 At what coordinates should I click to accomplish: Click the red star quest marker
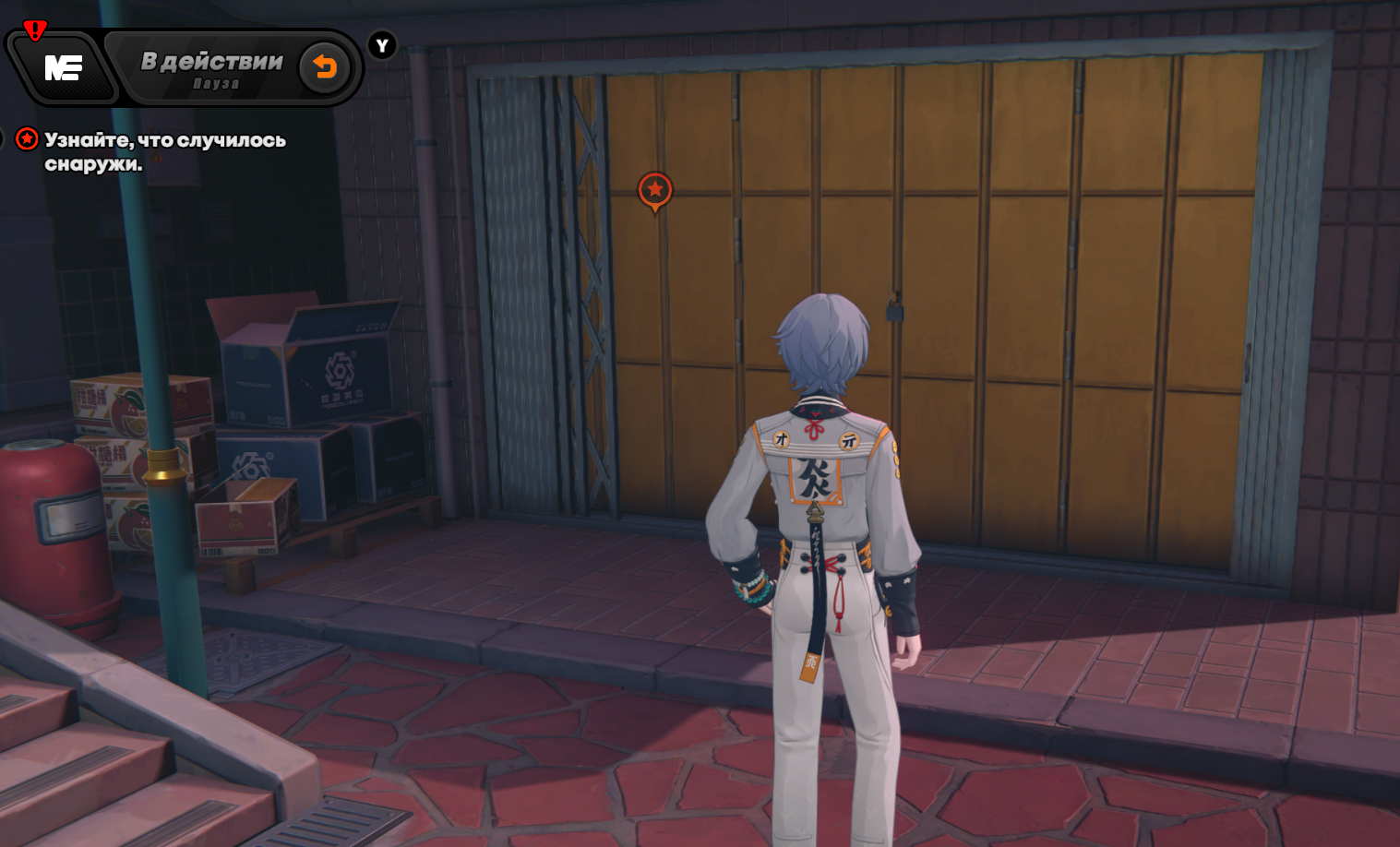tap(655, 190)
